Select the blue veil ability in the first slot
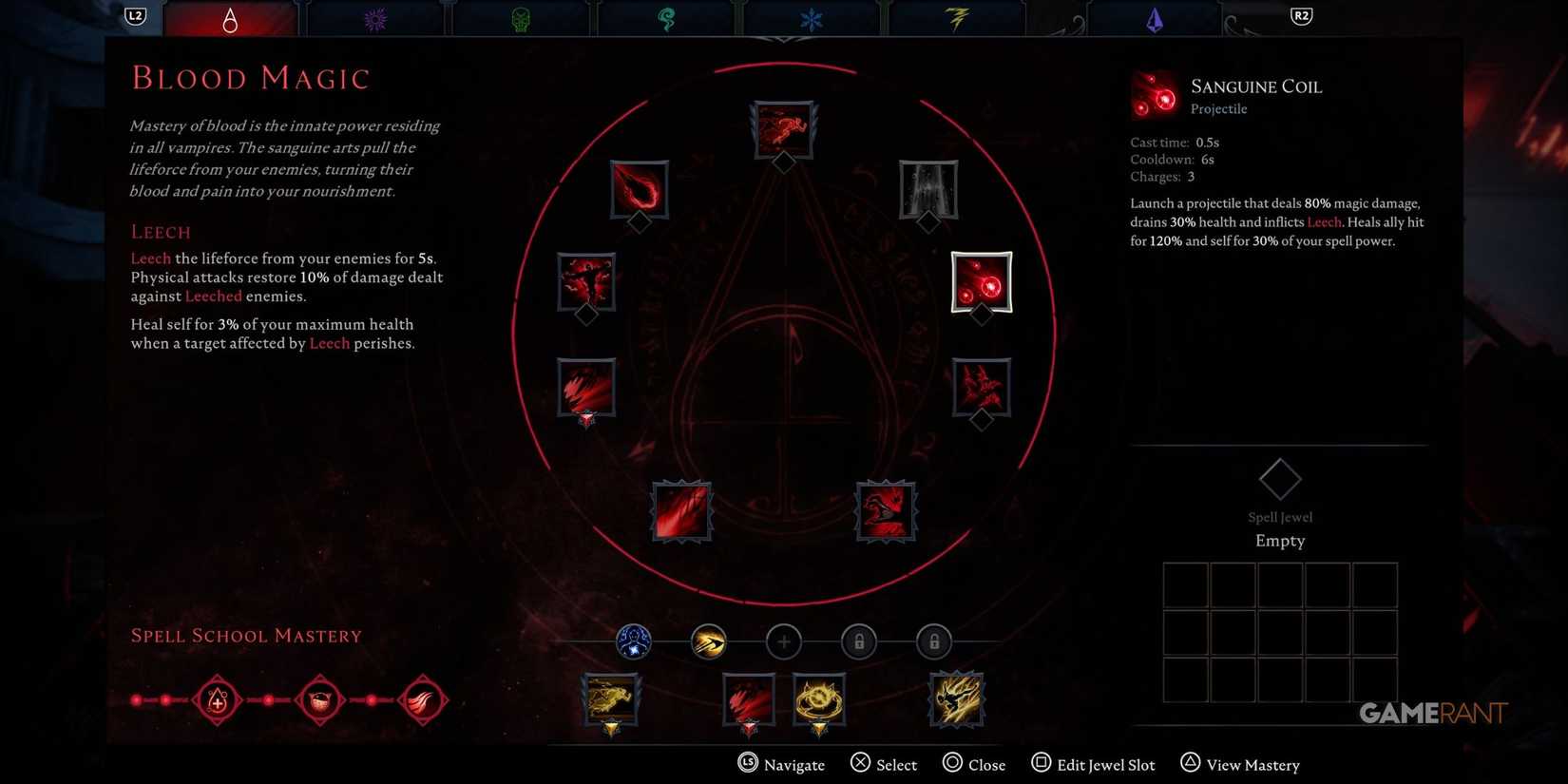Screen dimensions: 1568x784 point(633,641)
